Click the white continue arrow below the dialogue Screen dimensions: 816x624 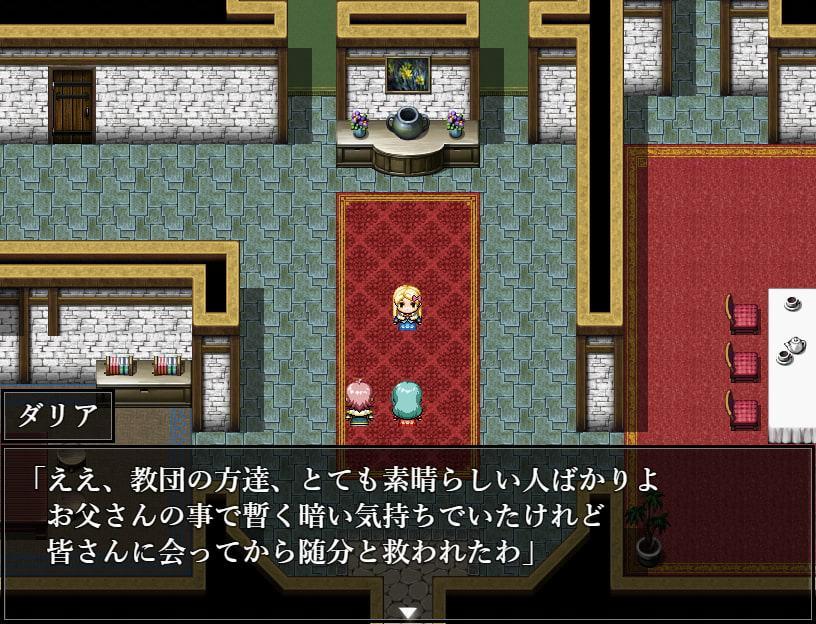click(x=407, y=612)
